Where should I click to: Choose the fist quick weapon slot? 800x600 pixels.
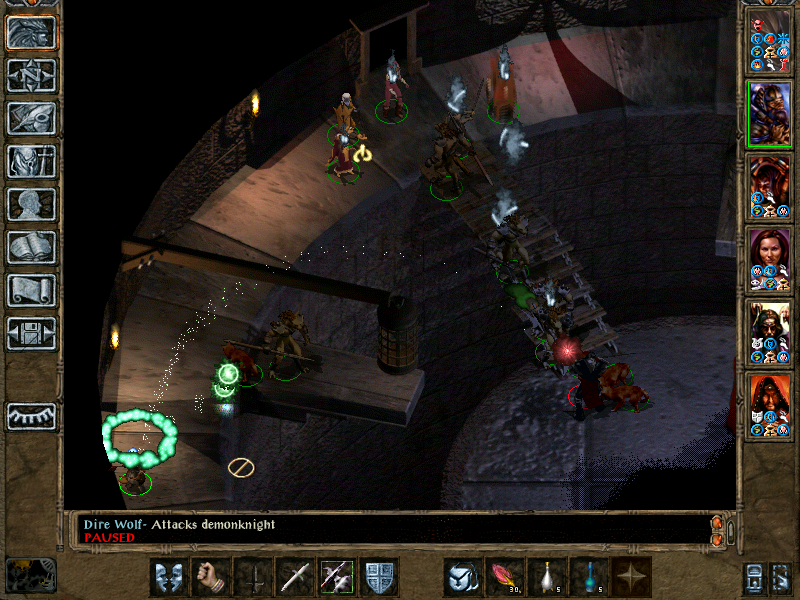pyautogui.click(x=211, y=577)
